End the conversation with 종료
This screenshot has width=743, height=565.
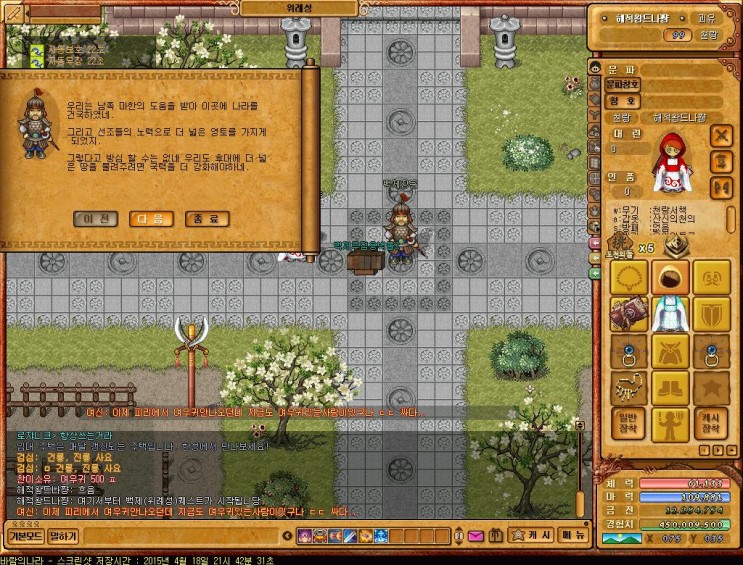pyautogui.click(x=206, y=218)
